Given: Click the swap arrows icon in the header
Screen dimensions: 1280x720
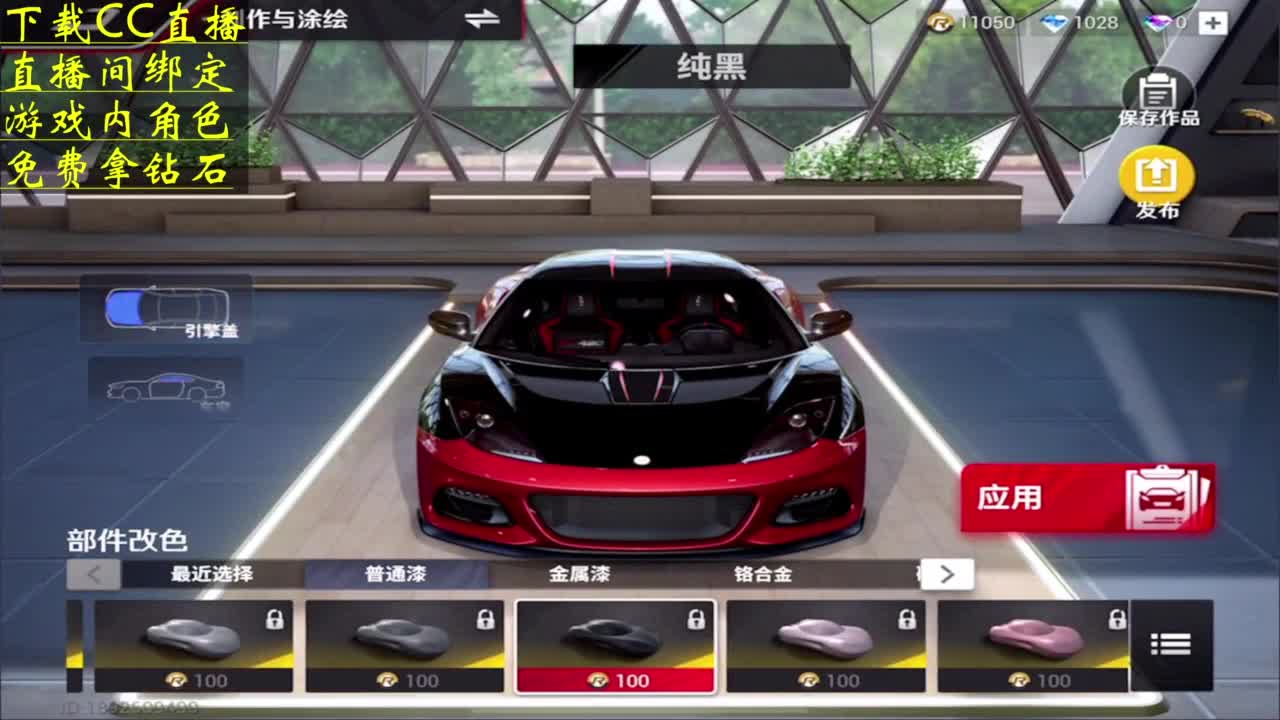Looking at the screenshot, I should point(482,16).
